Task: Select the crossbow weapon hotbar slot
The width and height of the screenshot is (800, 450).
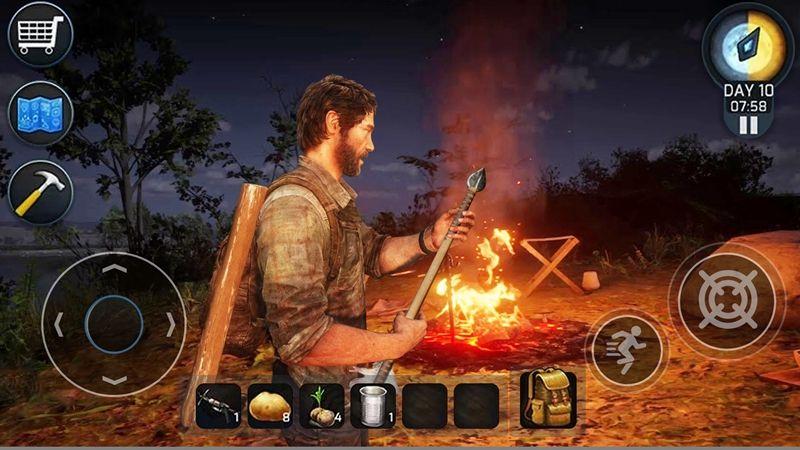Action: click(x=218, y=406)
